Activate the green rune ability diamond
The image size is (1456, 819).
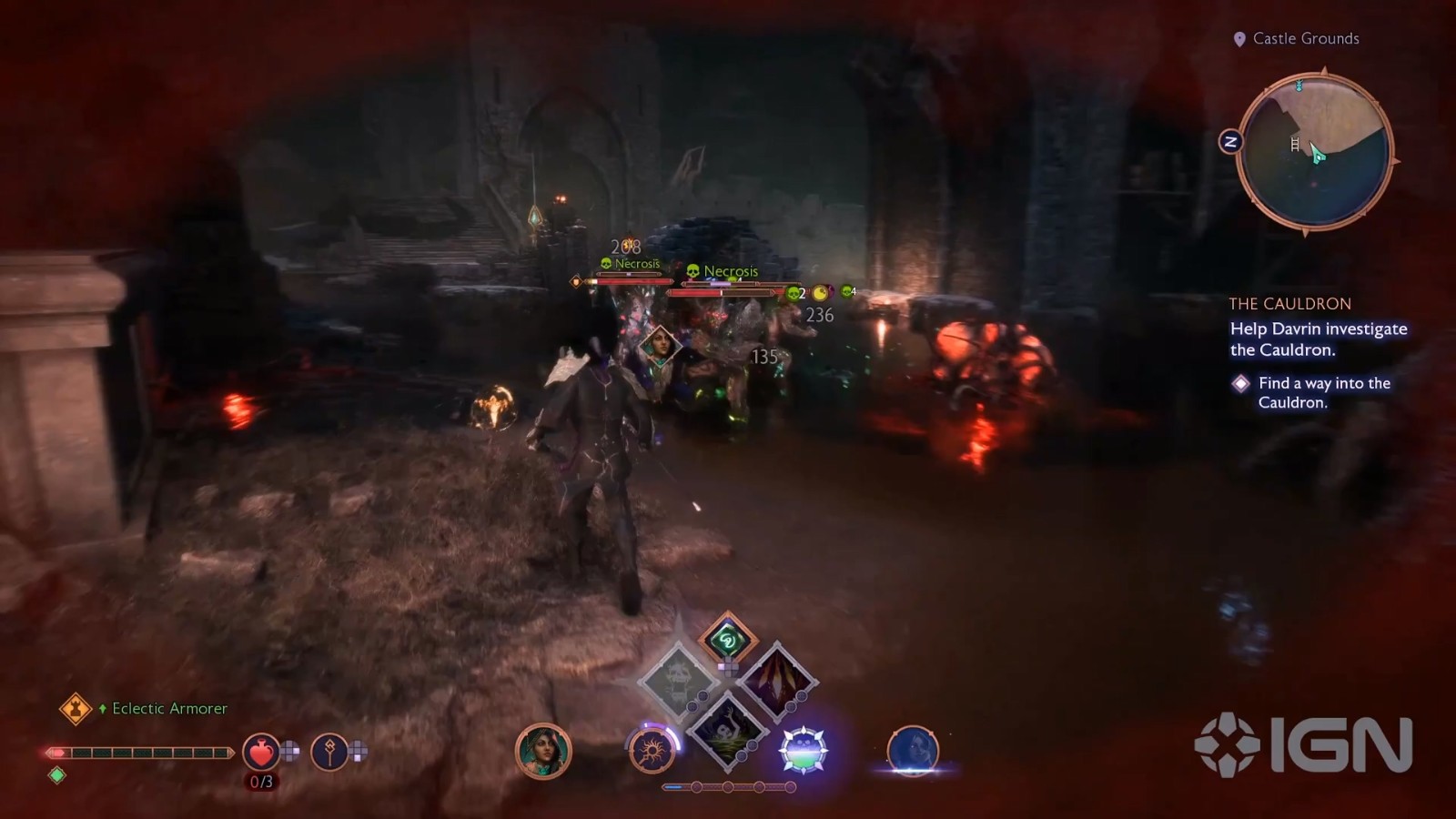[x=727, y=640]
